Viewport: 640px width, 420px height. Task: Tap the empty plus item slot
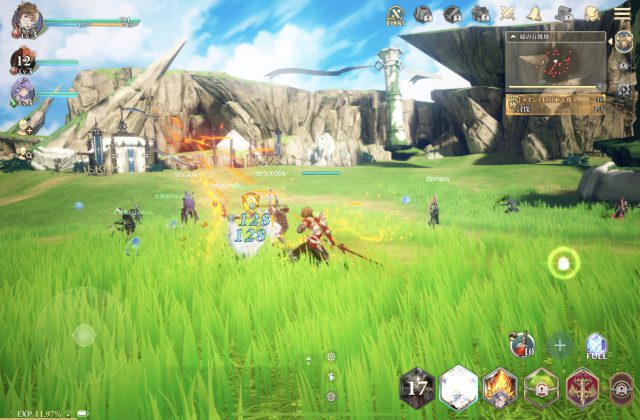560,346
